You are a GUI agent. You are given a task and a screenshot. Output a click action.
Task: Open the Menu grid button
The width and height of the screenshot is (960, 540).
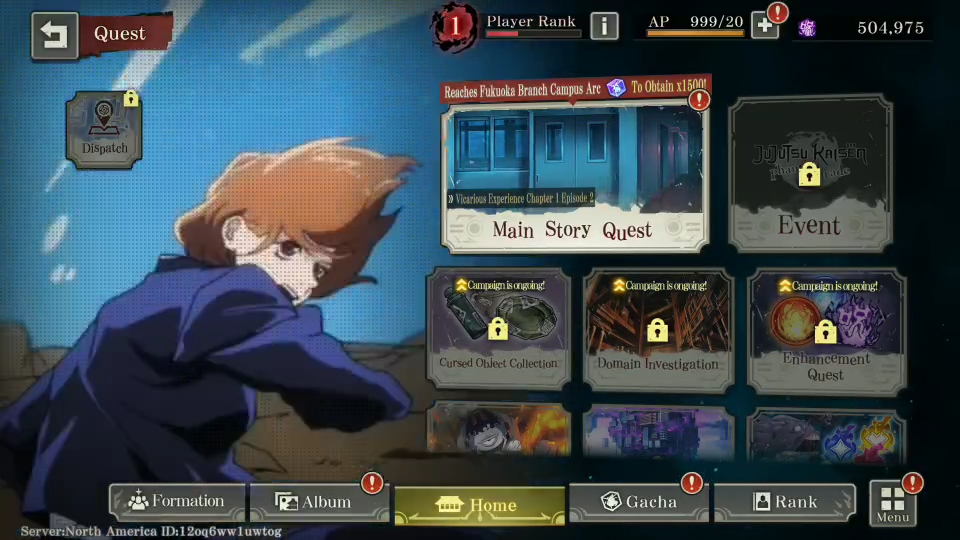892,504
